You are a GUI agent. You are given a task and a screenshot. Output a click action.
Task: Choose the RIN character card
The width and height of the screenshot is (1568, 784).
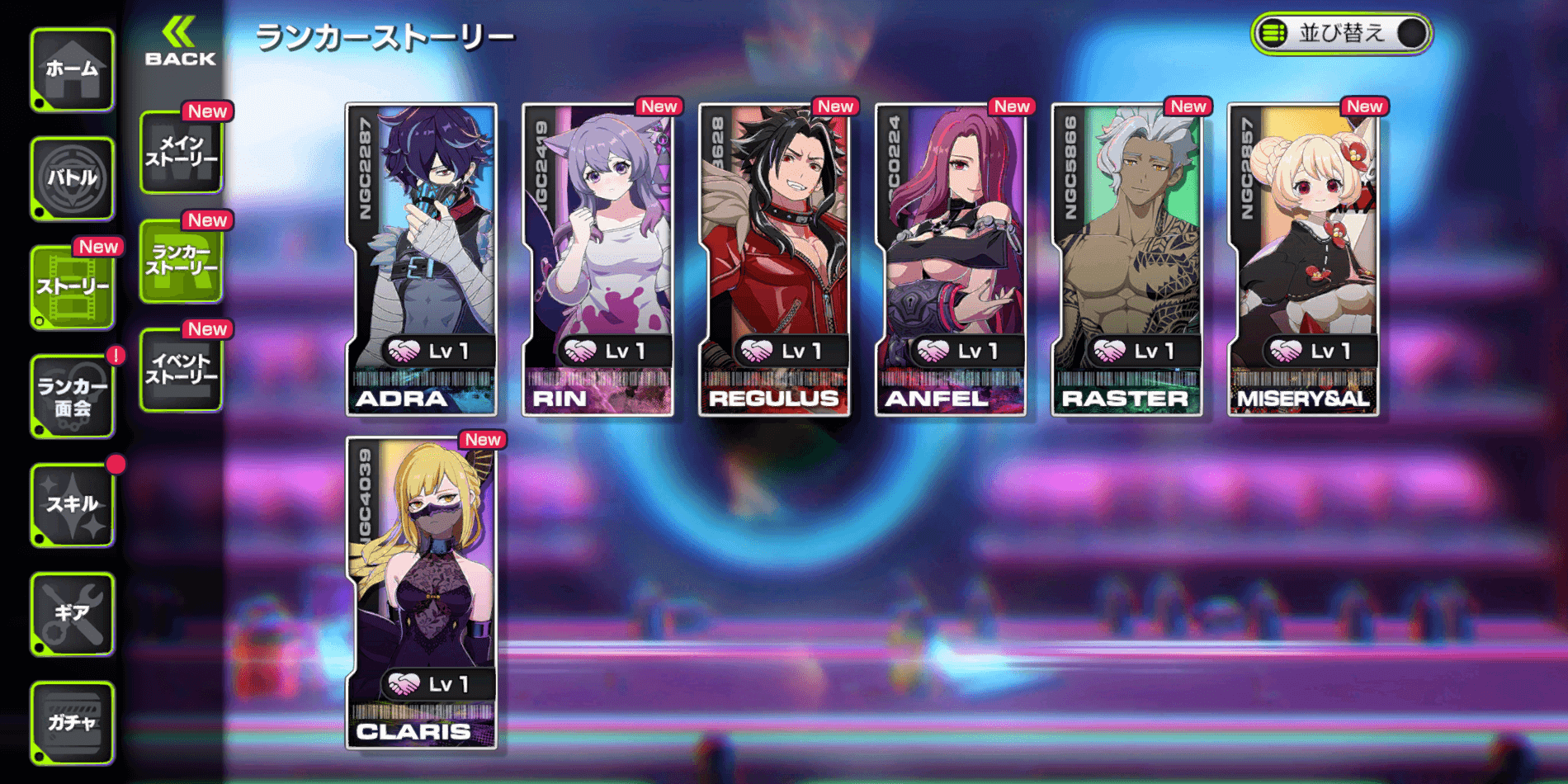[x=598, y=259]
